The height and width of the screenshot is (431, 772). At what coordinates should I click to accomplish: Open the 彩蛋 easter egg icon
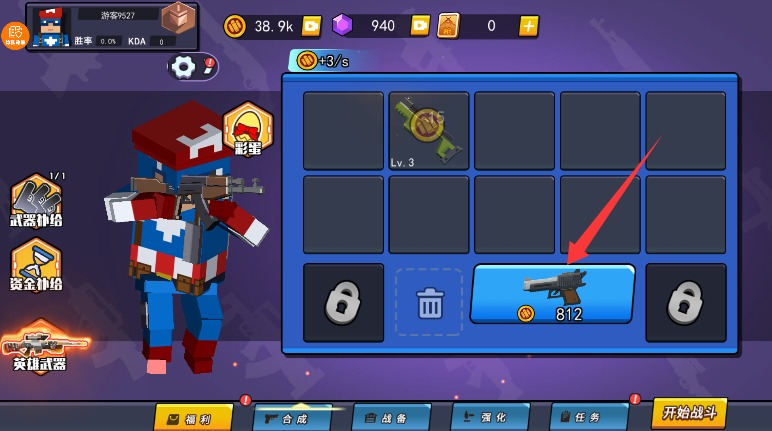[x=247, y=131]
